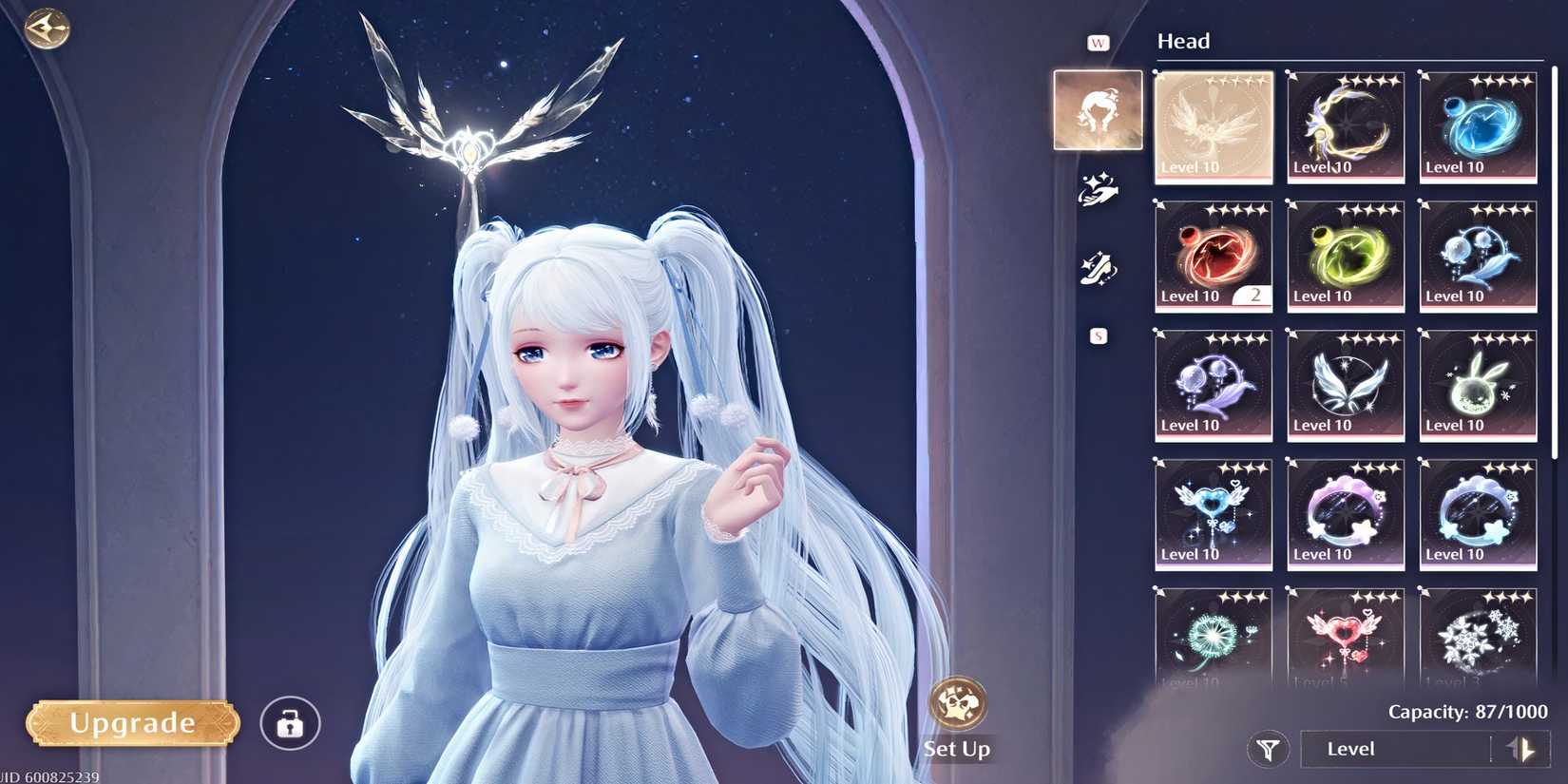This screenshot has width=1568, height=784.
Task: Select the head category panel header
Action: coord(1183,41)
